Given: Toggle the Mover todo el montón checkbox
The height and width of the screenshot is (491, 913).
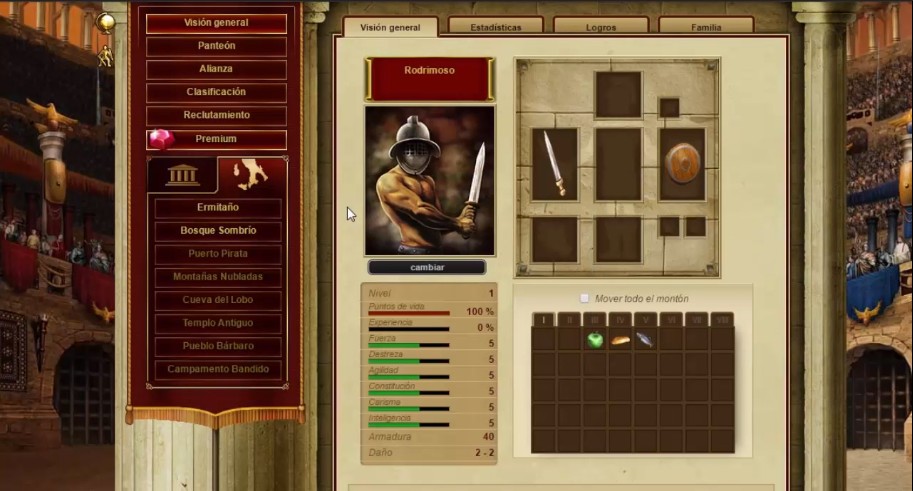Looking at the screenshot, I should tap(585, 298).
